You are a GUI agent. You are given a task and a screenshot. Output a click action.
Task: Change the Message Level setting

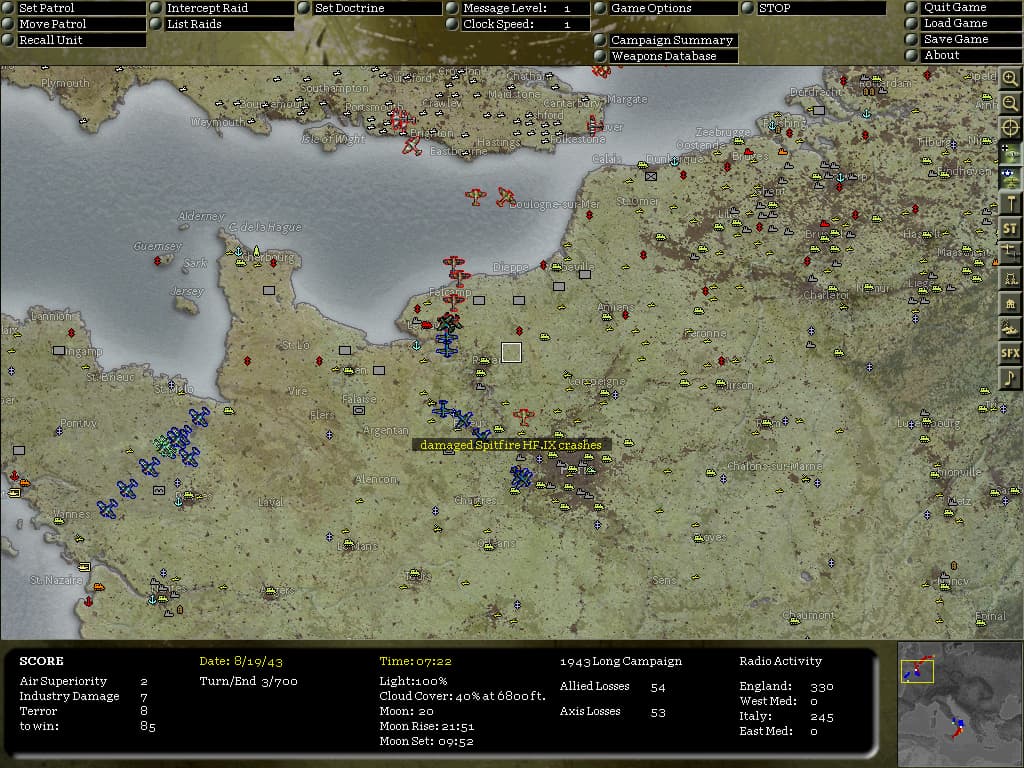pos(524,8)
